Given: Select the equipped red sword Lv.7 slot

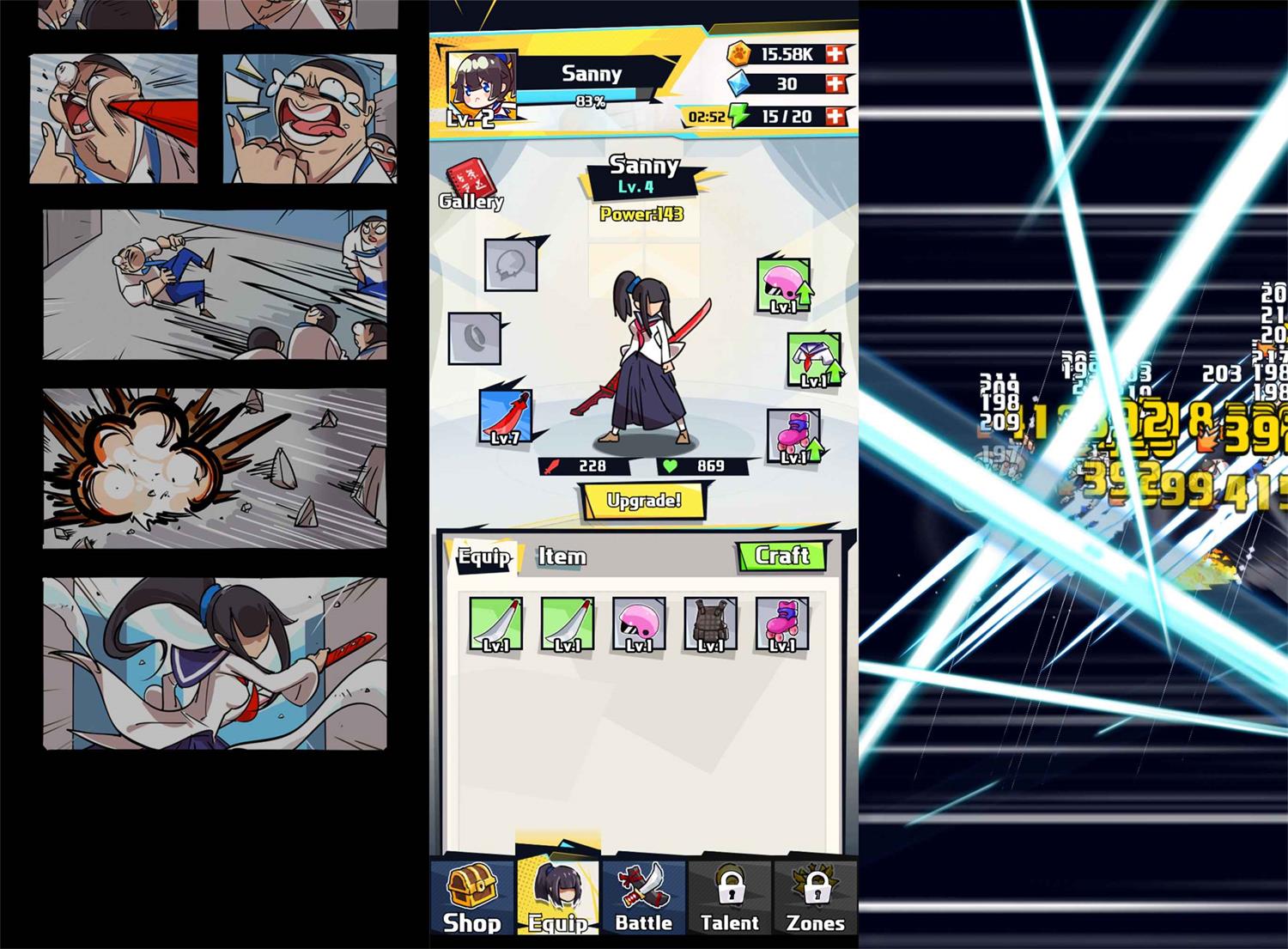Looking at the screenshot, I should pos(506,417).
